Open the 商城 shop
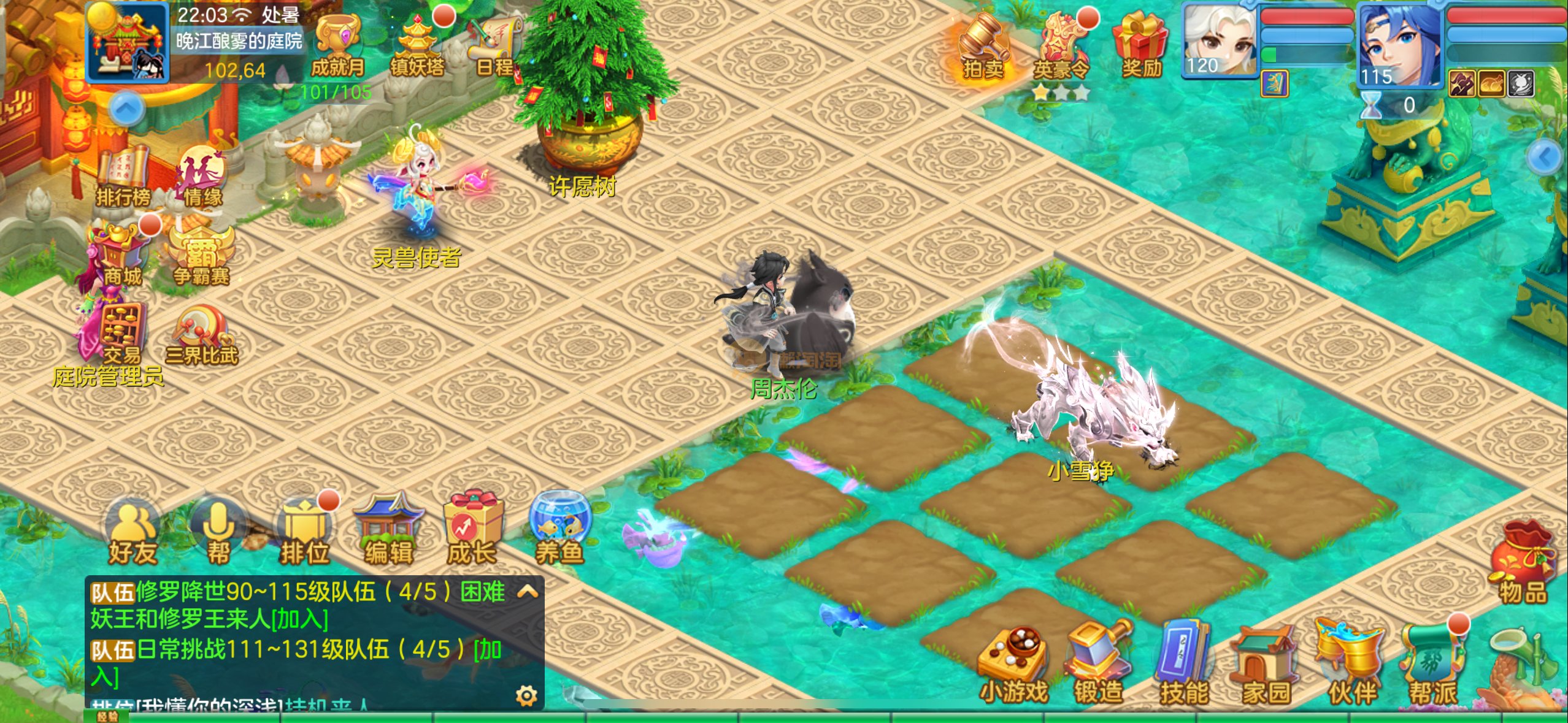The height and width of the screenshot is (723, 1568). coord(121,254)
